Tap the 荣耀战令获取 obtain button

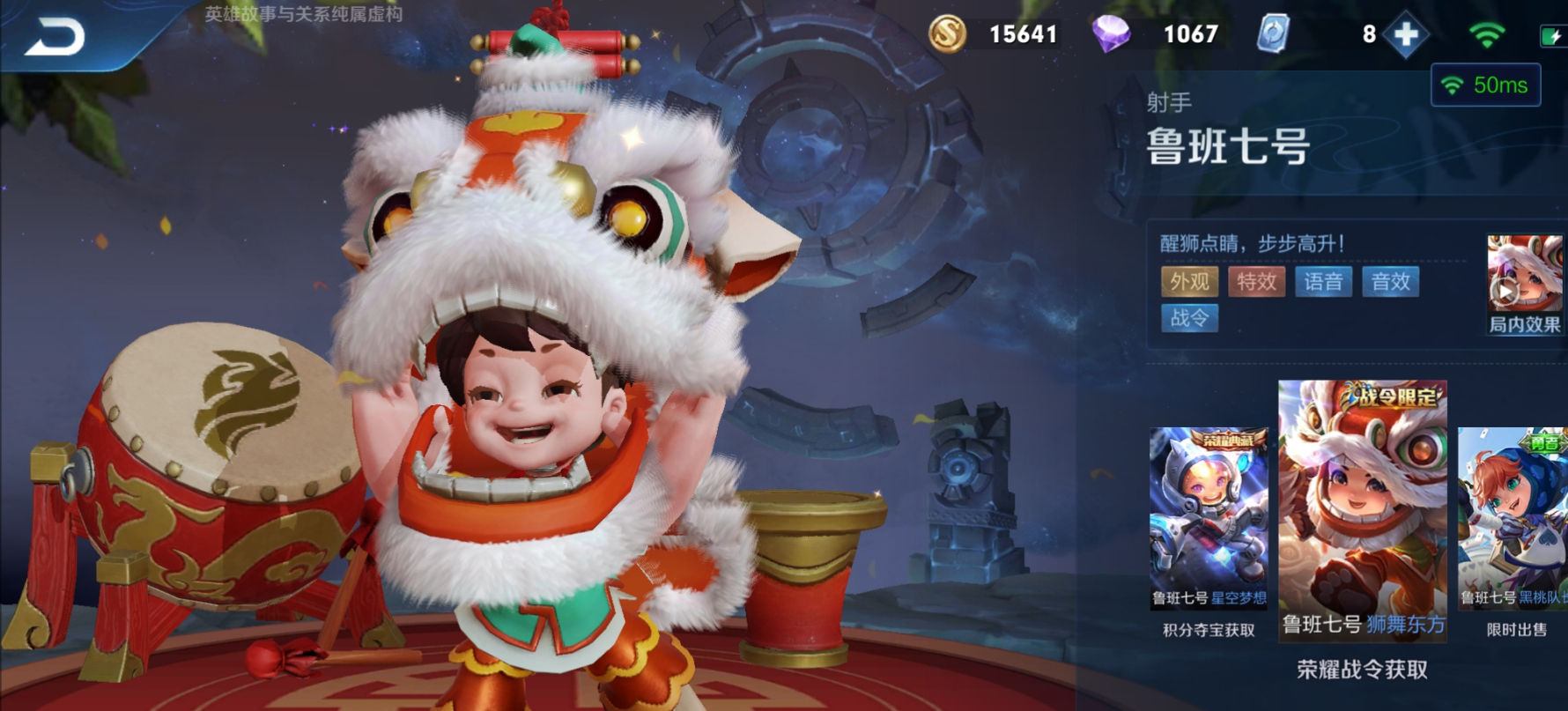(1362, 670)
